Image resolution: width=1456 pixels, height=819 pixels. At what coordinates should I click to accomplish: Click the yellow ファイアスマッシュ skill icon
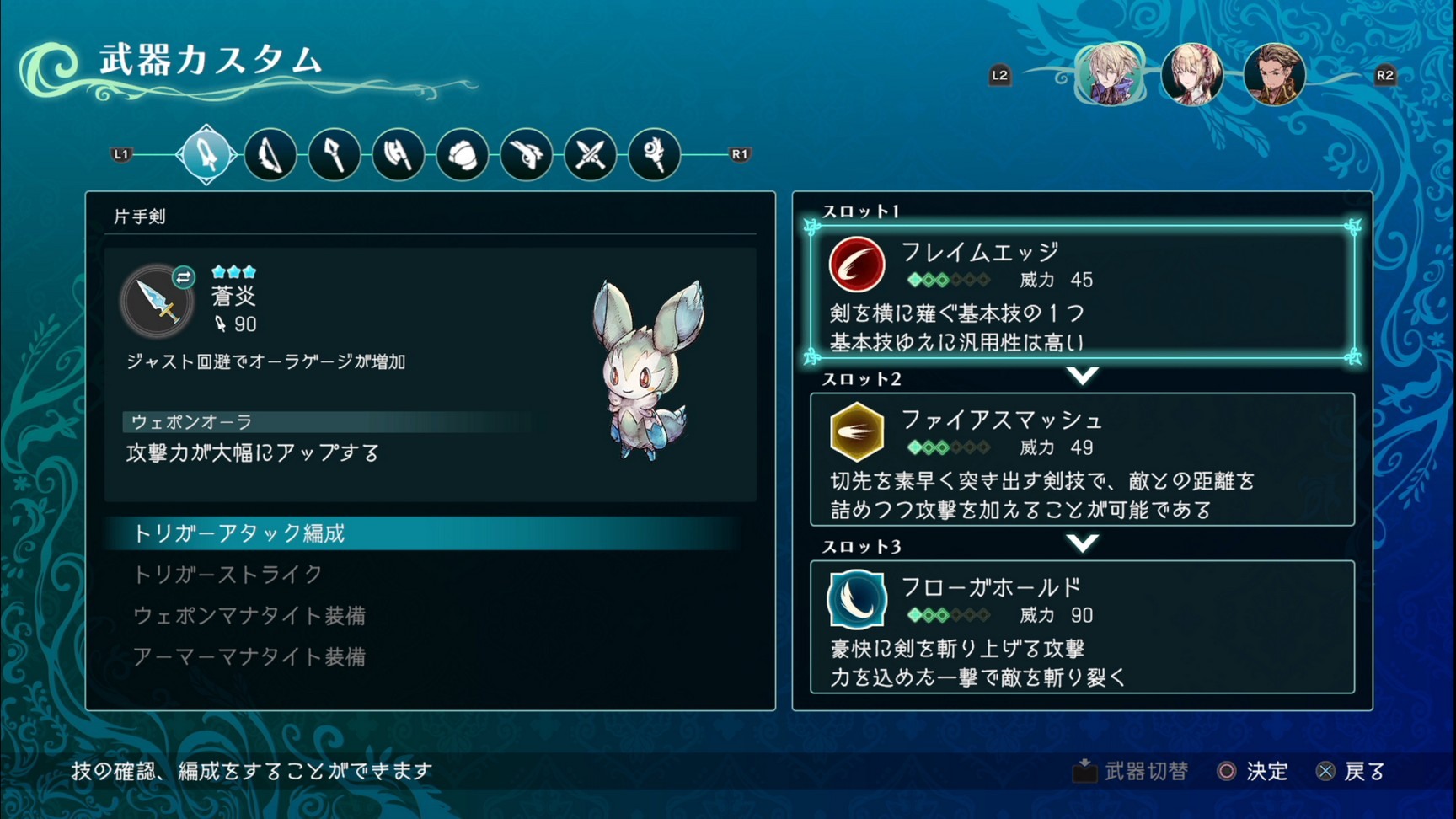click(x=856, y=432)
